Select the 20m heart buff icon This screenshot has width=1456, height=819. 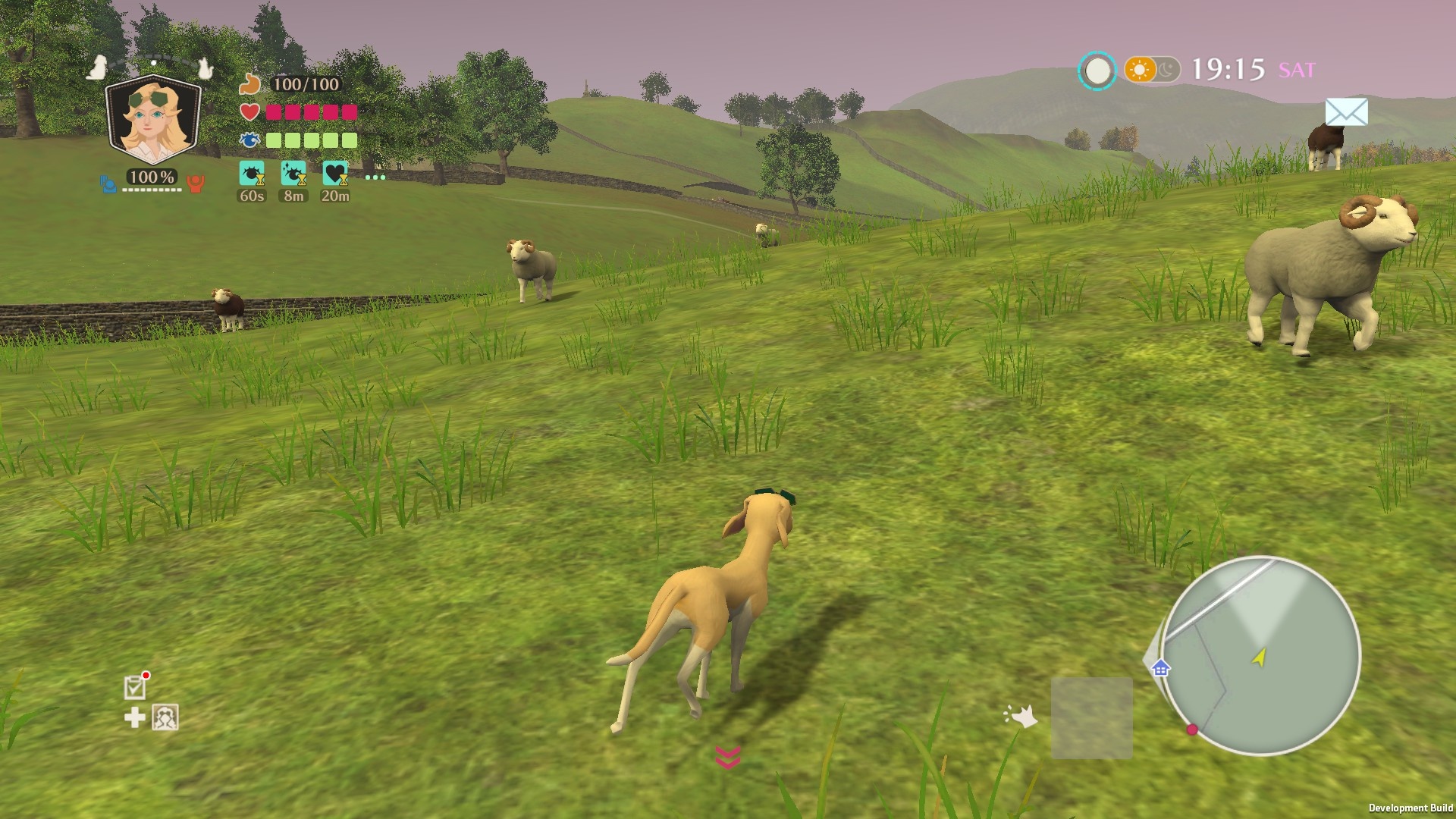pos(335,174)
